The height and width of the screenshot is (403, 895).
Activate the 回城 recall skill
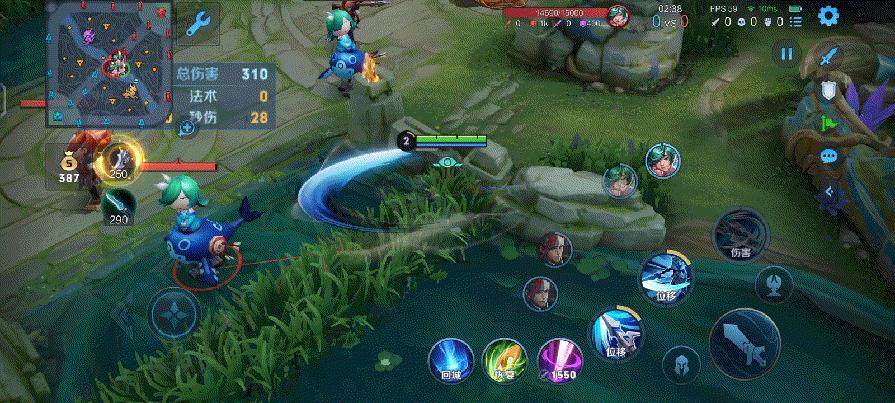(449, 359)
